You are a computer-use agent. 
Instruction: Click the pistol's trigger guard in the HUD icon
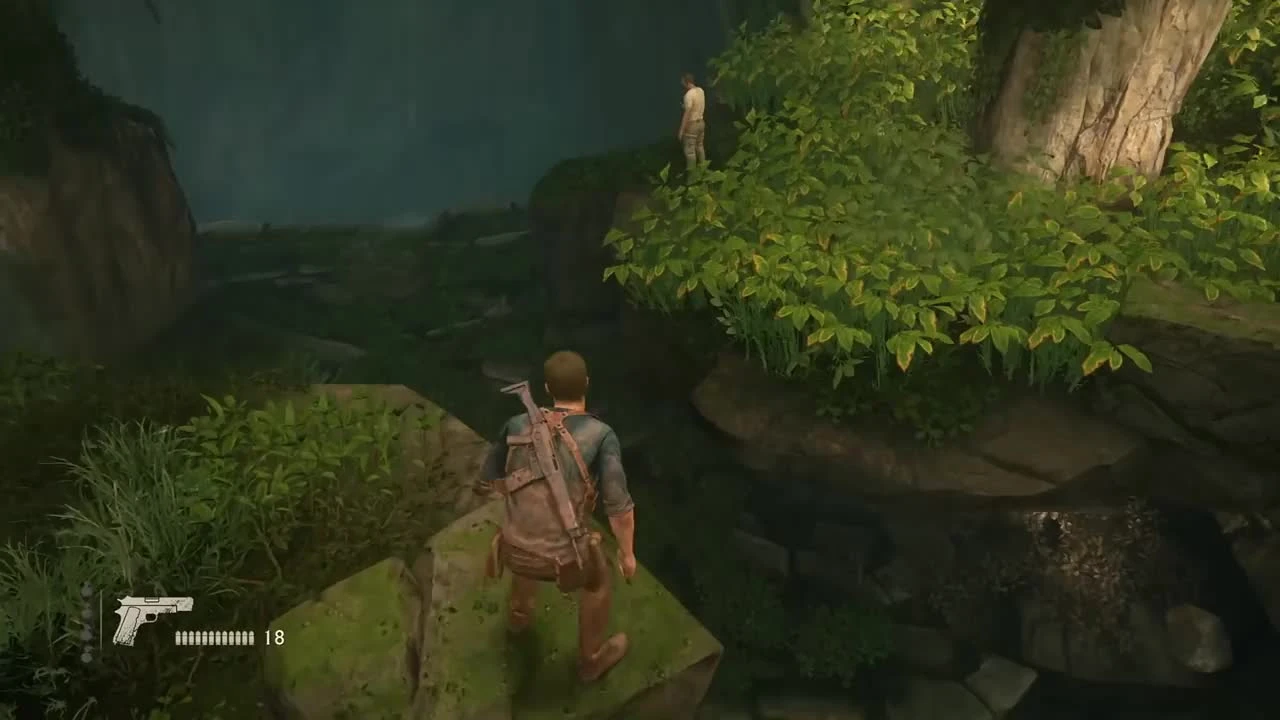coord(152,618)
